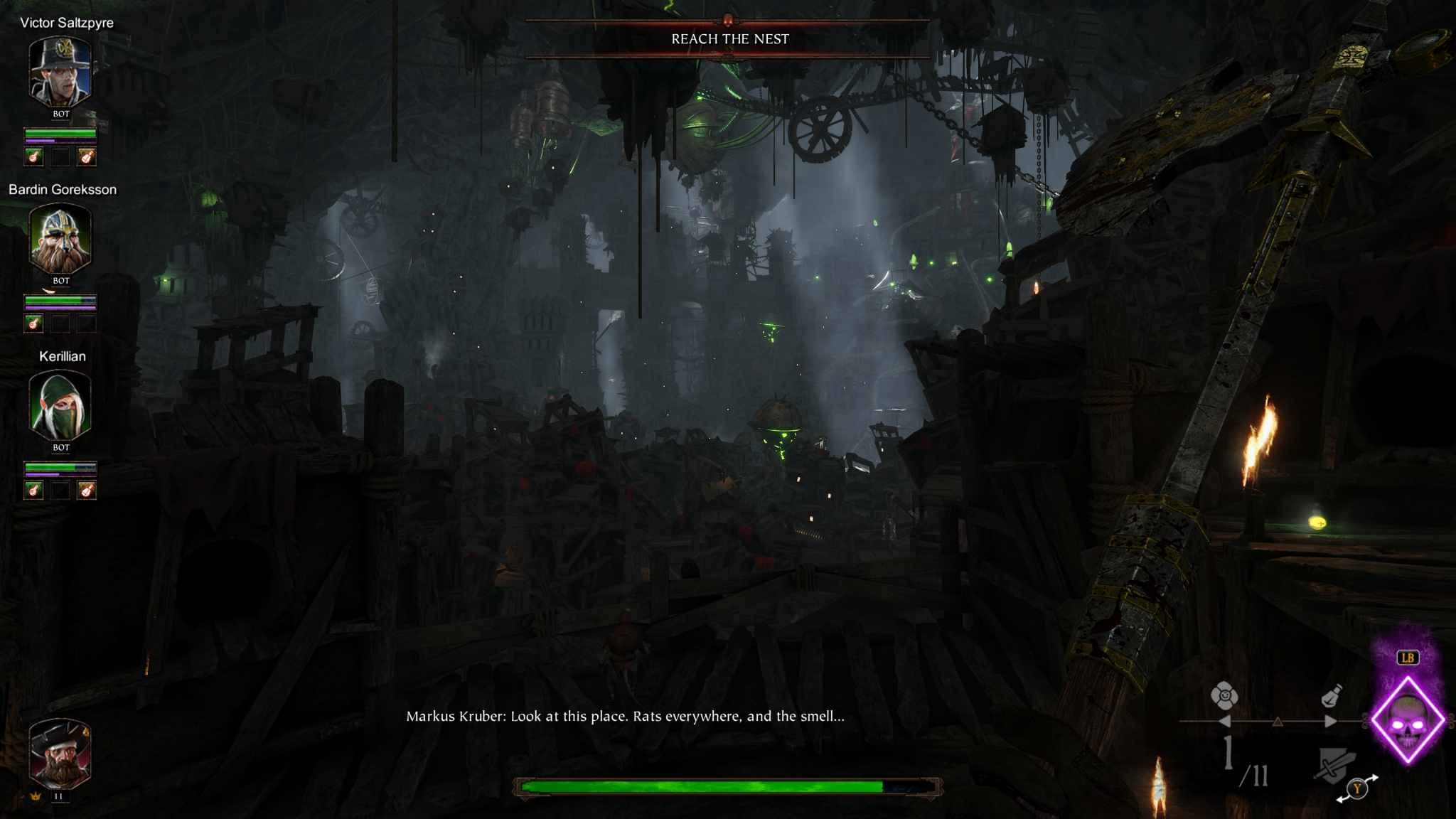Click Kerillian's potion item icon
Viewport: 1456px width, 819px height.
tap(86, 490)
